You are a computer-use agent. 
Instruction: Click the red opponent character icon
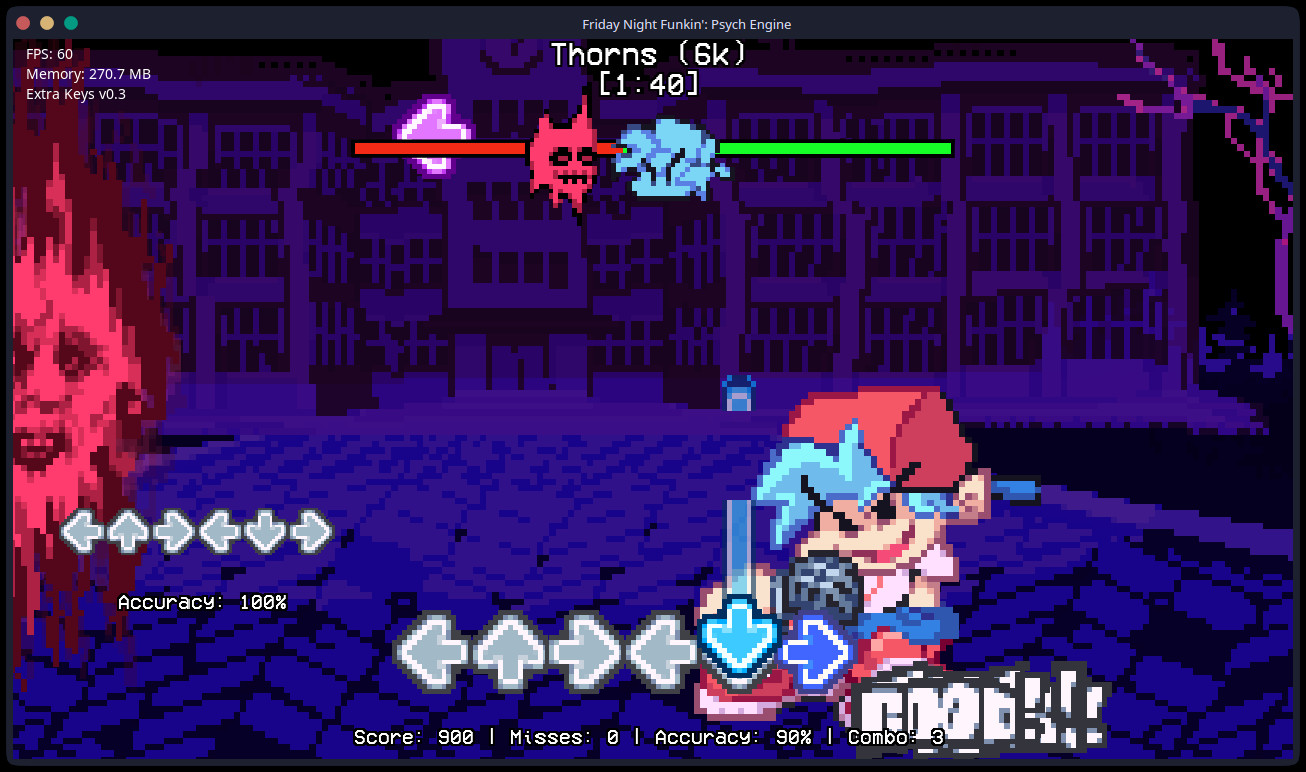point(566,158)
